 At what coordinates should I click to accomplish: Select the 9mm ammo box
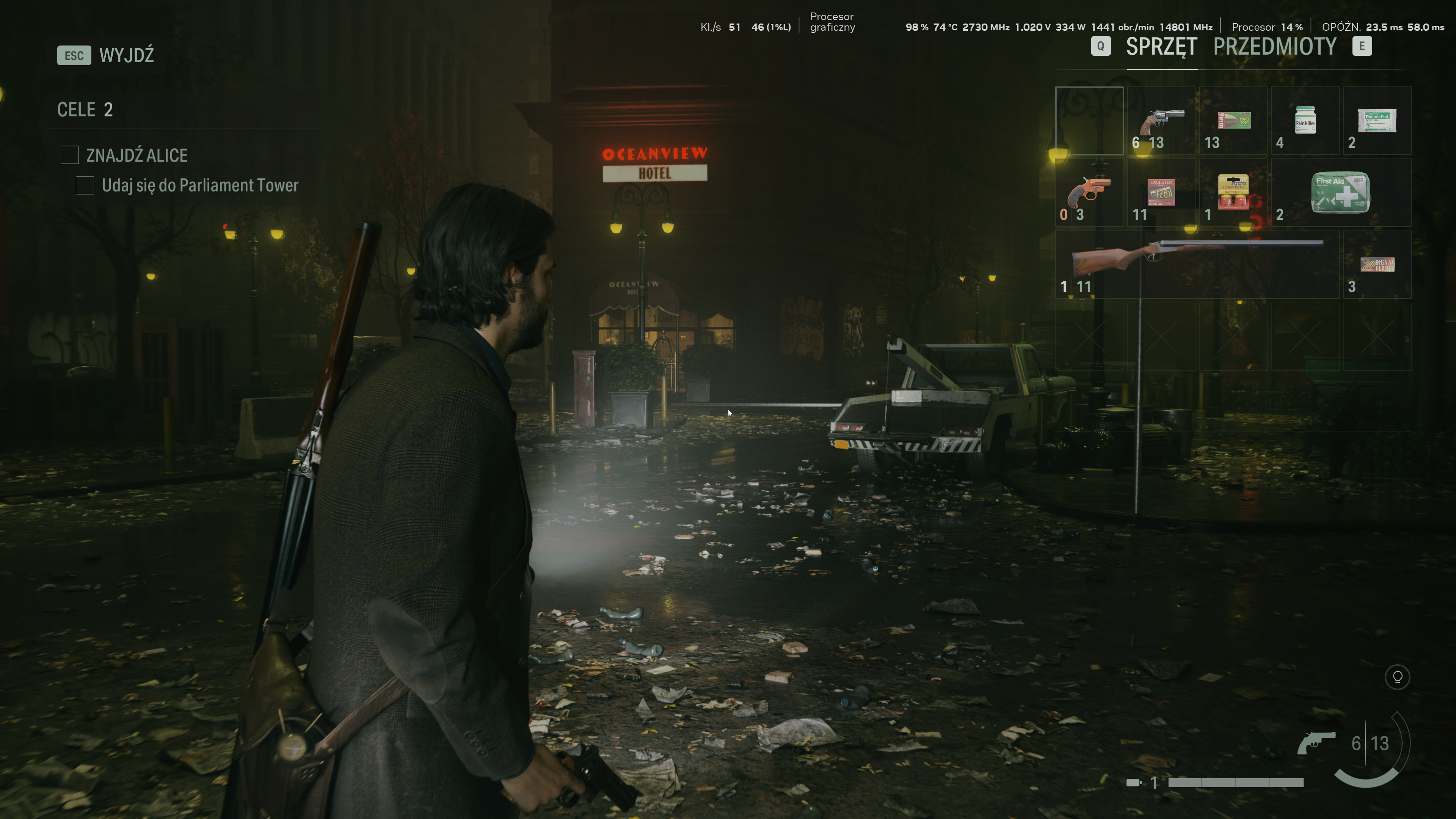pyautogui.click(x=1233, y=121)
